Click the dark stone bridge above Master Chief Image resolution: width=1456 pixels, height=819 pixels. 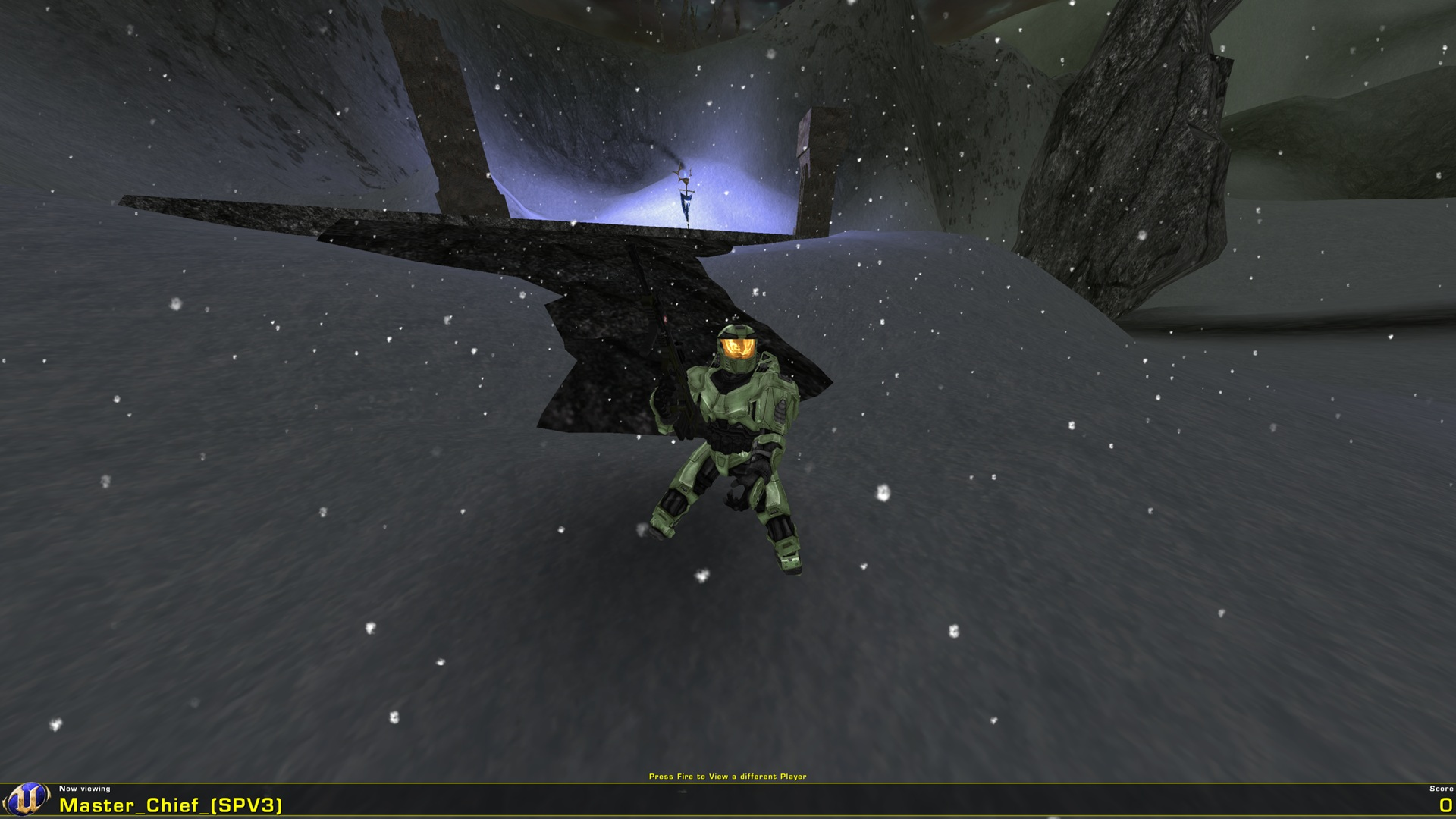(x=531, y=250)
